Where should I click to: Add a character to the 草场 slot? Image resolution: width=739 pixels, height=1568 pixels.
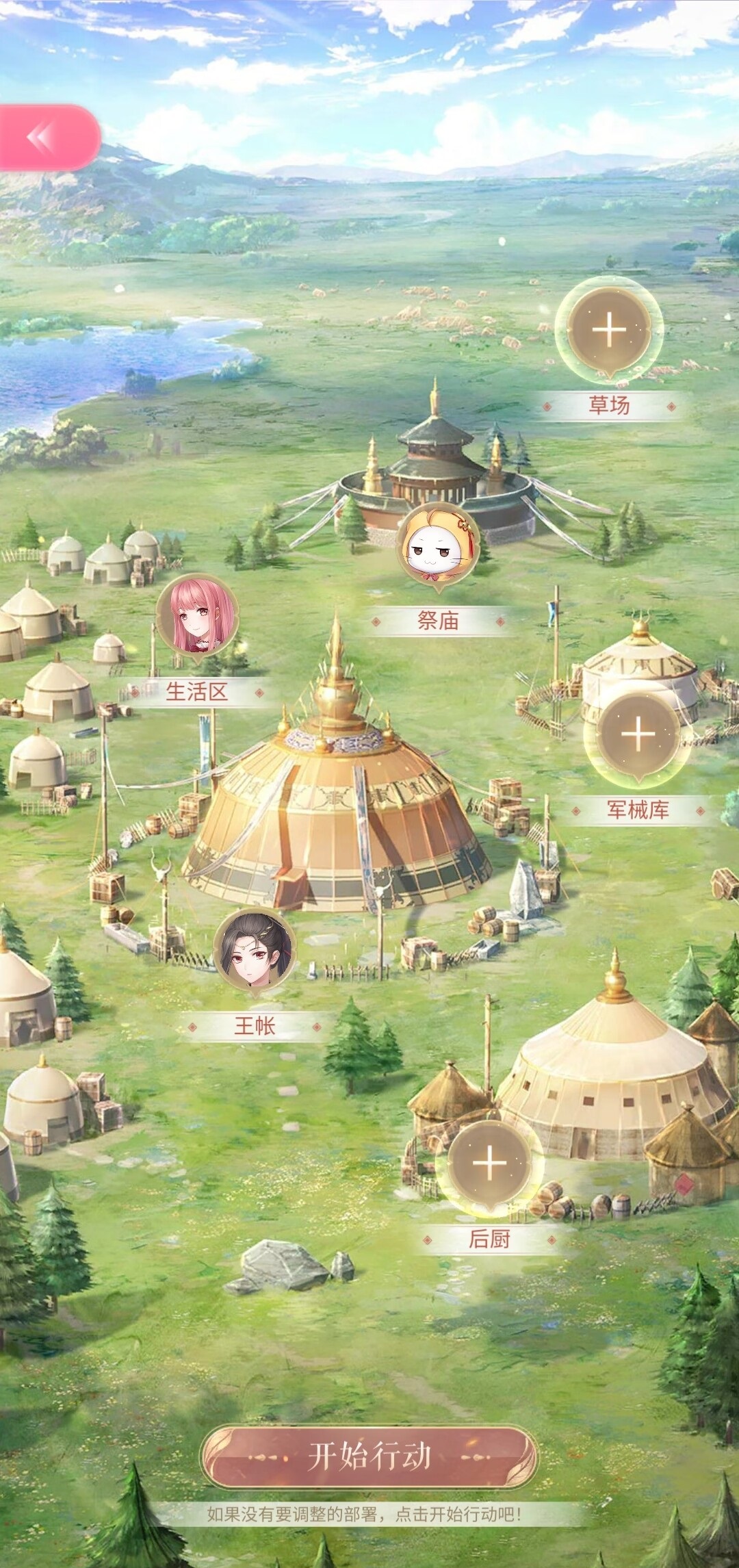pyautogui.click(x=608, y=331)
